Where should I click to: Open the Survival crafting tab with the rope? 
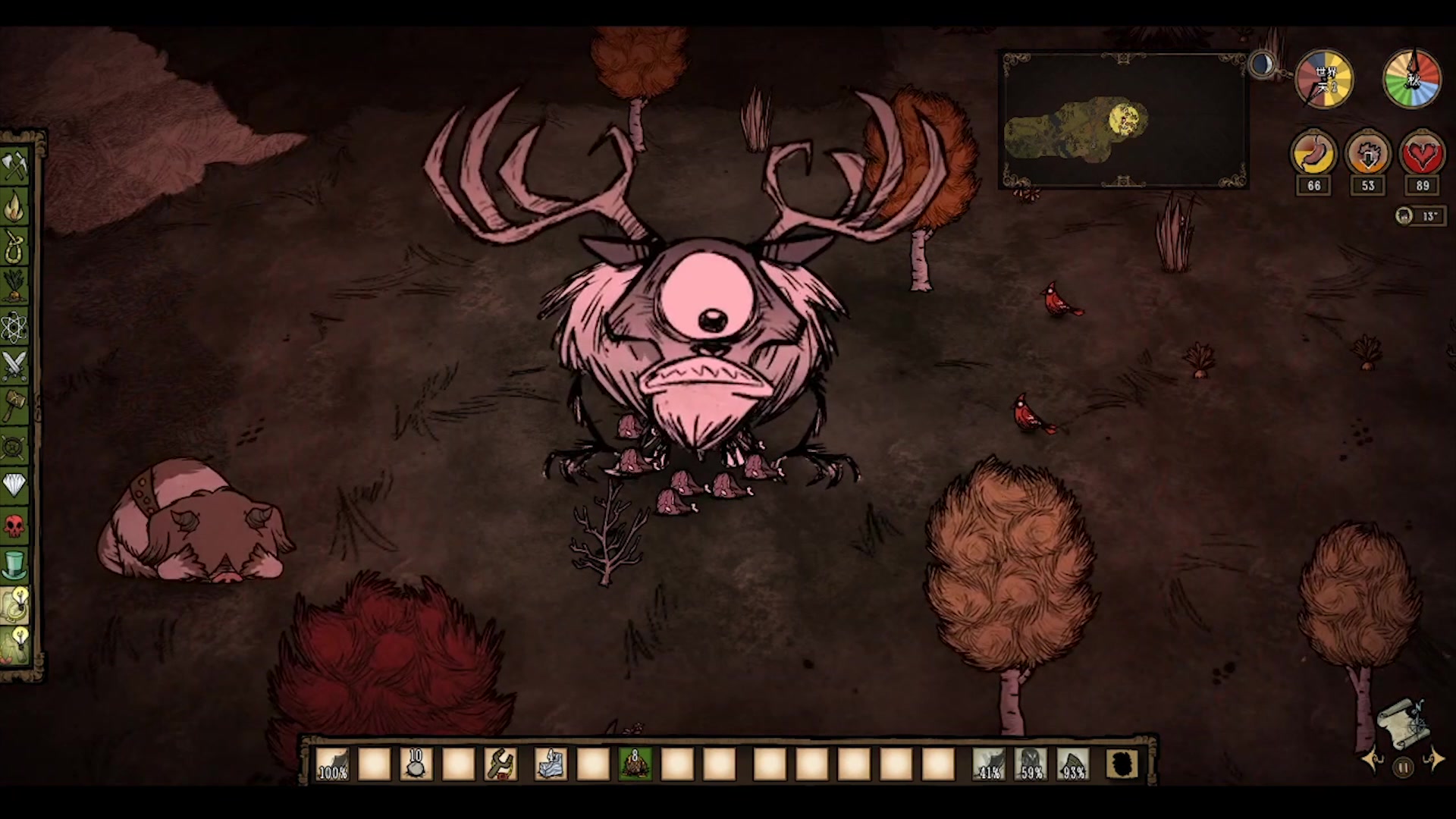pos(15,246)
